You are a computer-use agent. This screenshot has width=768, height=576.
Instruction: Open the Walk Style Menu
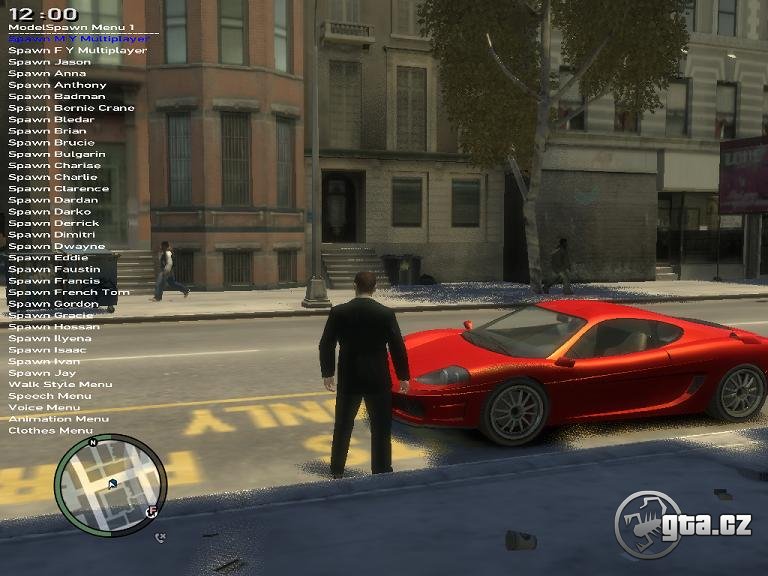60,384
